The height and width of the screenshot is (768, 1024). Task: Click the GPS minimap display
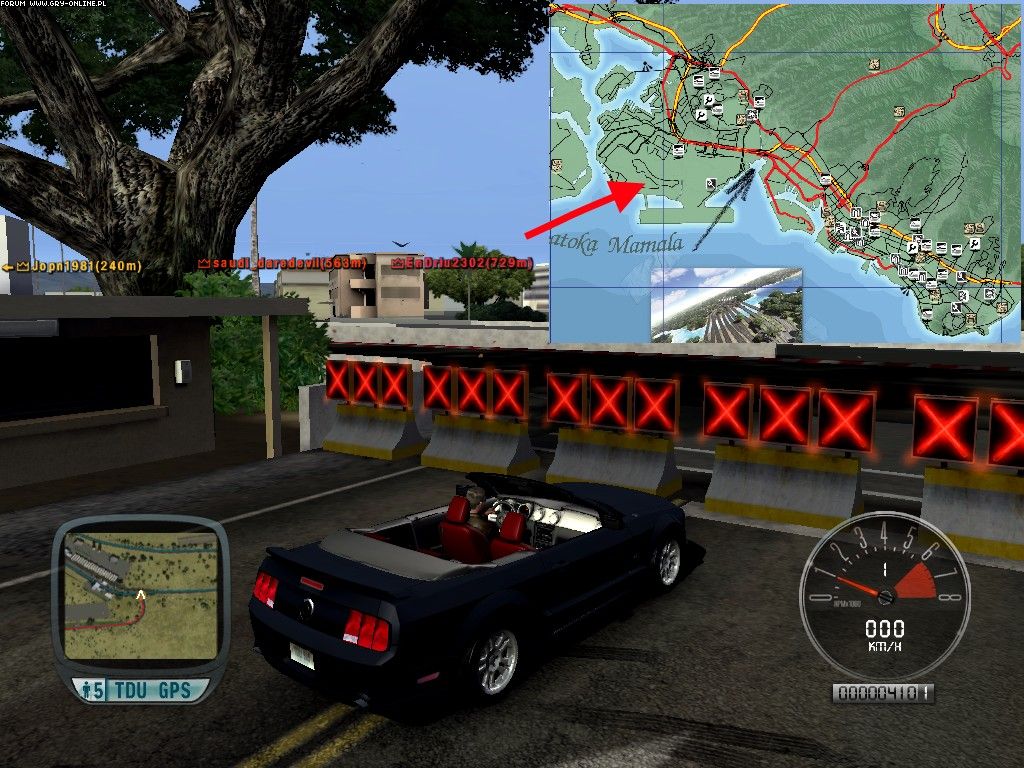(140, 596)
